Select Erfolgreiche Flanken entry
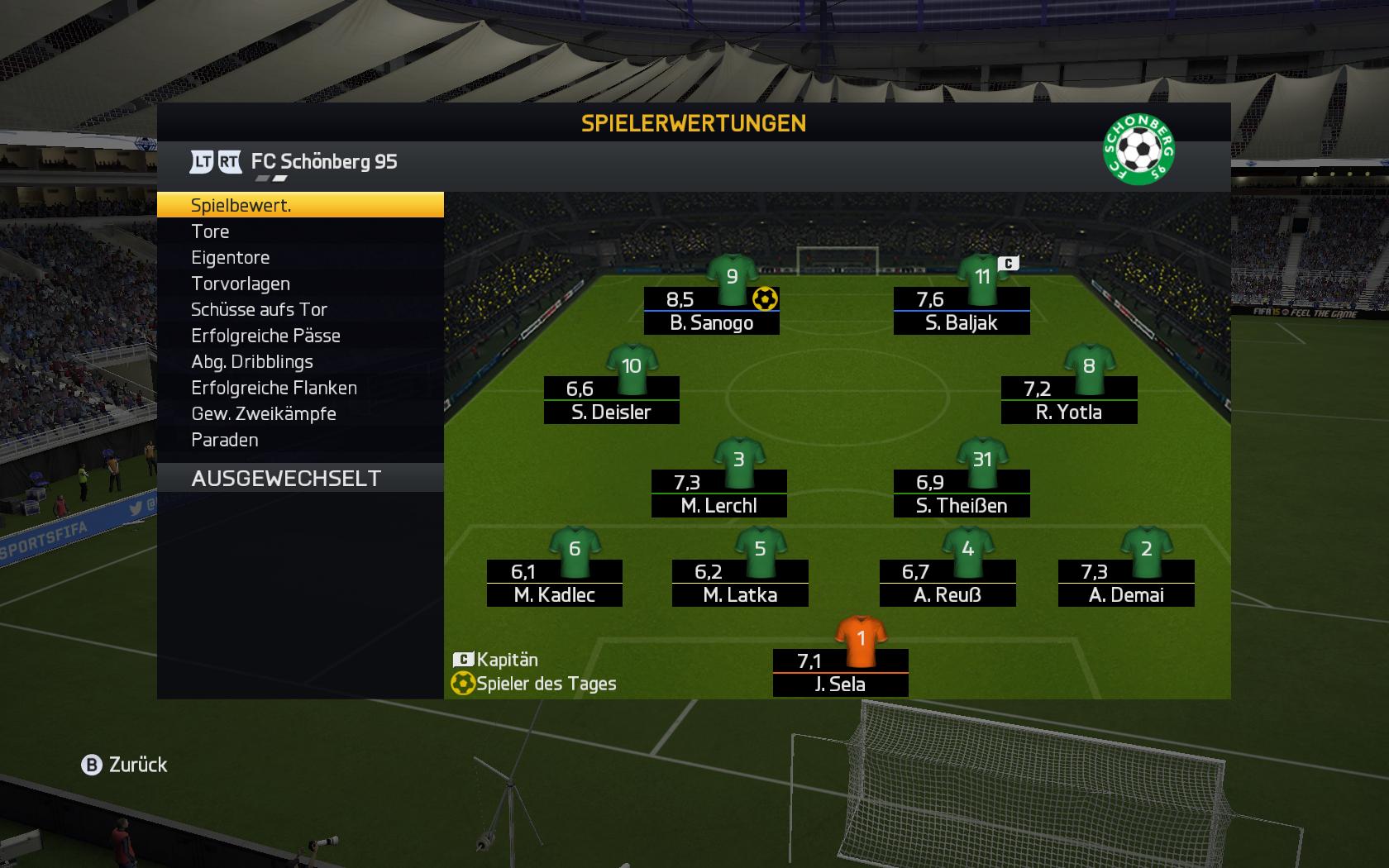The height and width of the screenshot is (868, 1389). (x=299, y=388)
